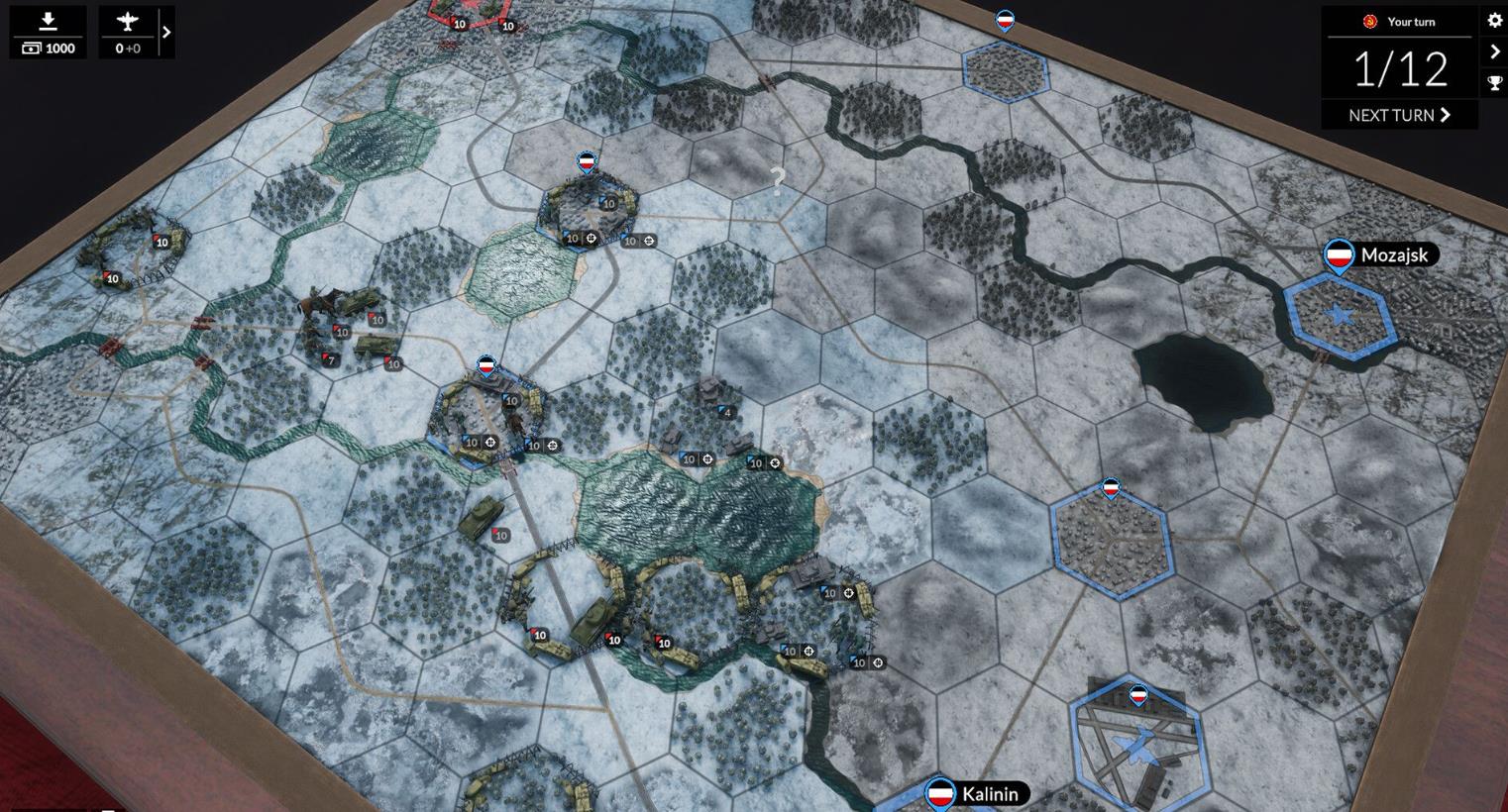End the turn with NEXT TURN
The width and height of the screenshot is (1508, 812).
1399,115
